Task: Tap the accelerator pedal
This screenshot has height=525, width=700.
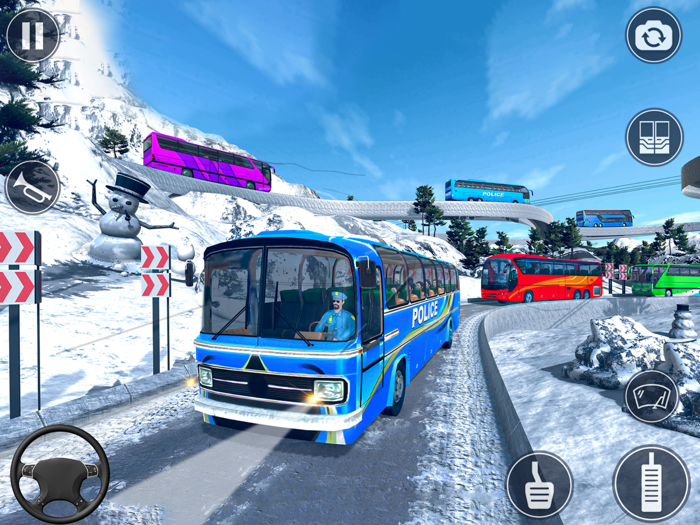Action: [651, 483]
